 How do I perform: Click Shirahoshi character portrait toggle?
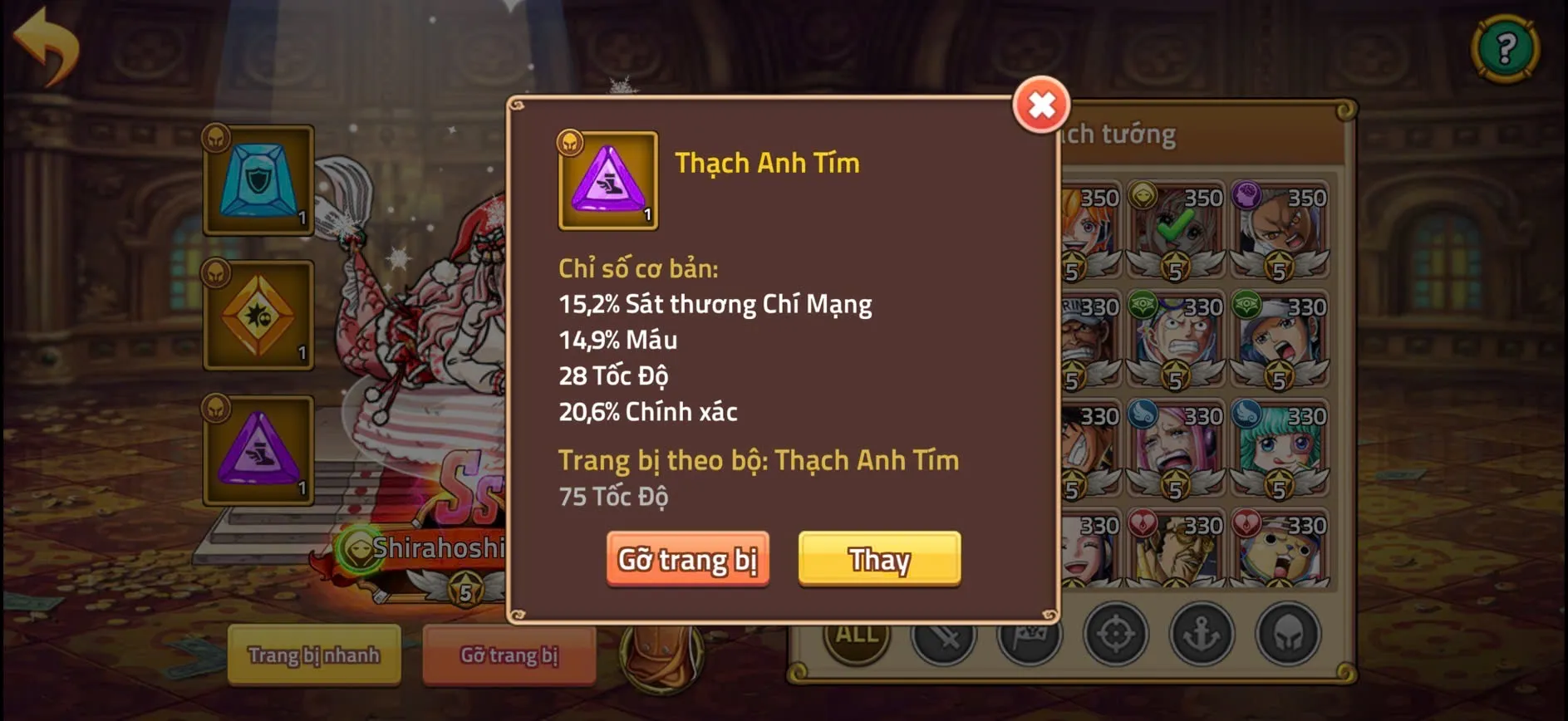tap(359, 549)
